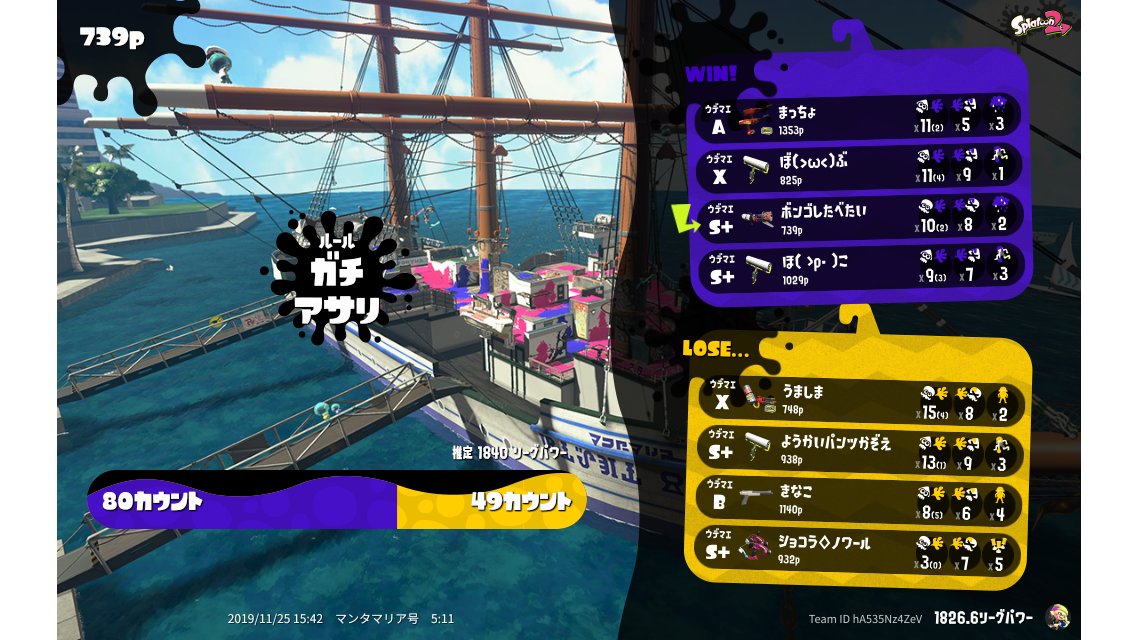Select losing player row うましま
Image resolution: width=1138 pixels, height=640 pixels.
tap(858, 401)
